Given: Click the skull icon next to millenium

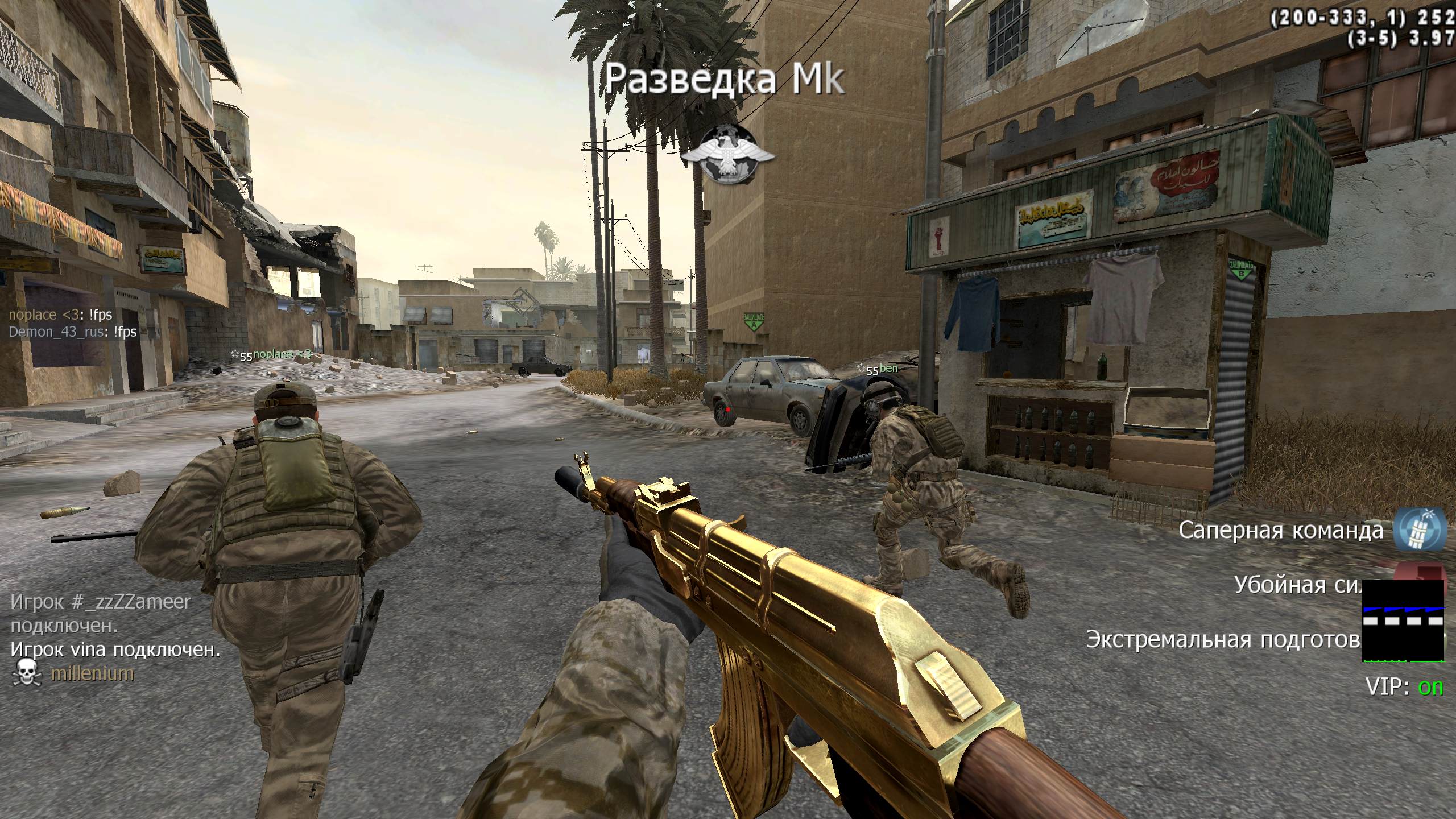Looking at the screenshot, I should 26,673.
